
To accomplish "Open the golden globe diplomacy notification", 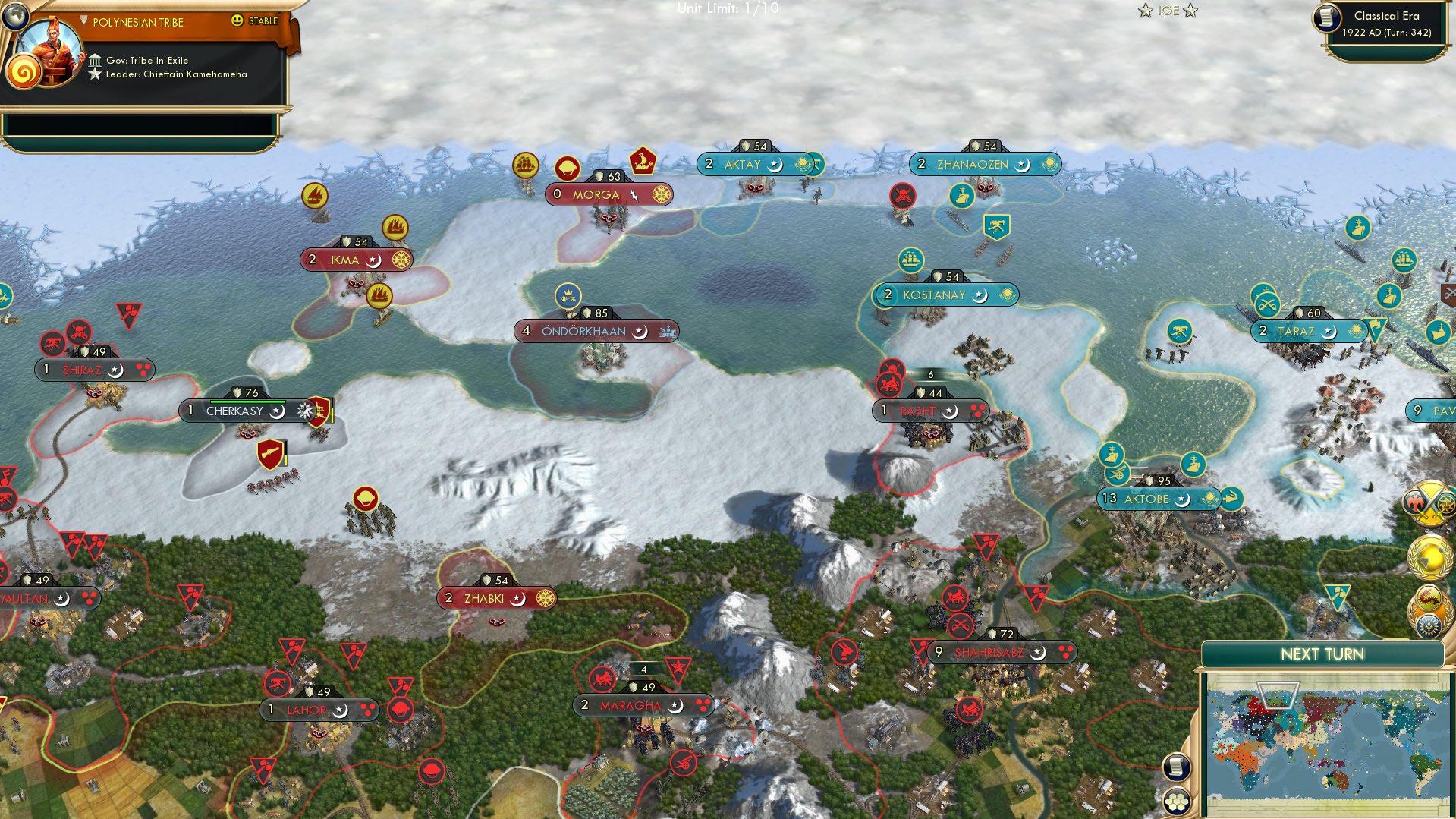I will pyautogui.click(x=1431, y=557).
